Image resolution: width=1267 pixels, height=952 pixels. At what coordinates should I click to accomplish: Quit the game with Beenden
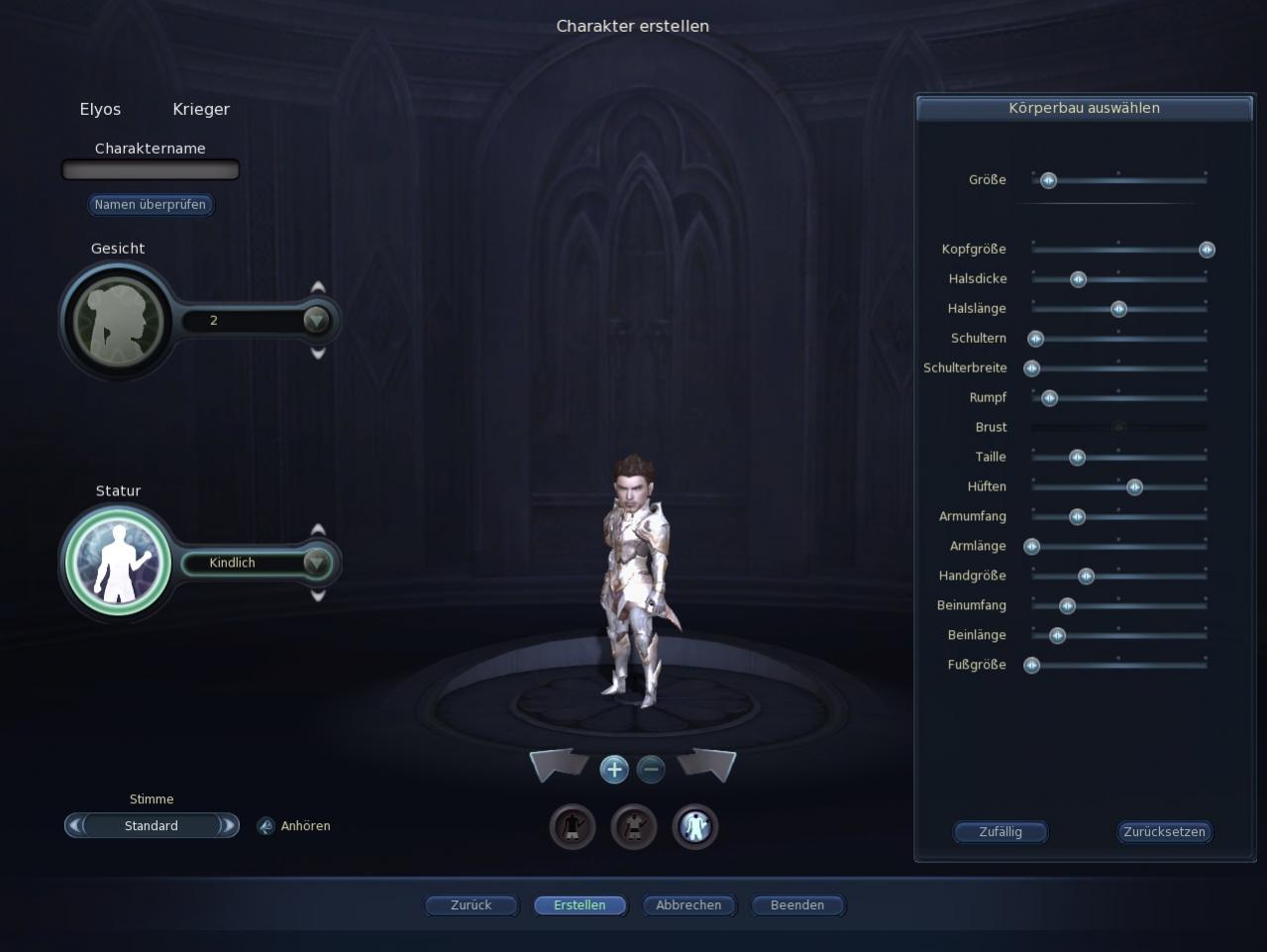(797, 905)
